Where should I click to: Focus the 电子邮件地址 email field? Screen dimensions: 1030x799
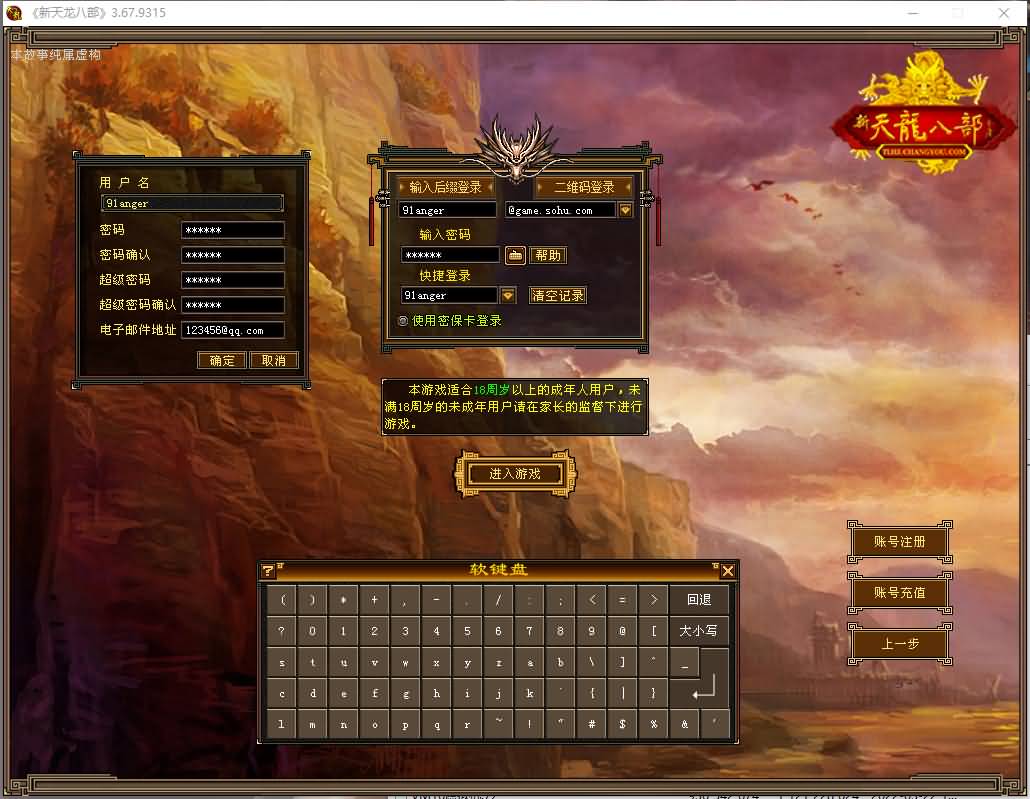click(233, 330)
